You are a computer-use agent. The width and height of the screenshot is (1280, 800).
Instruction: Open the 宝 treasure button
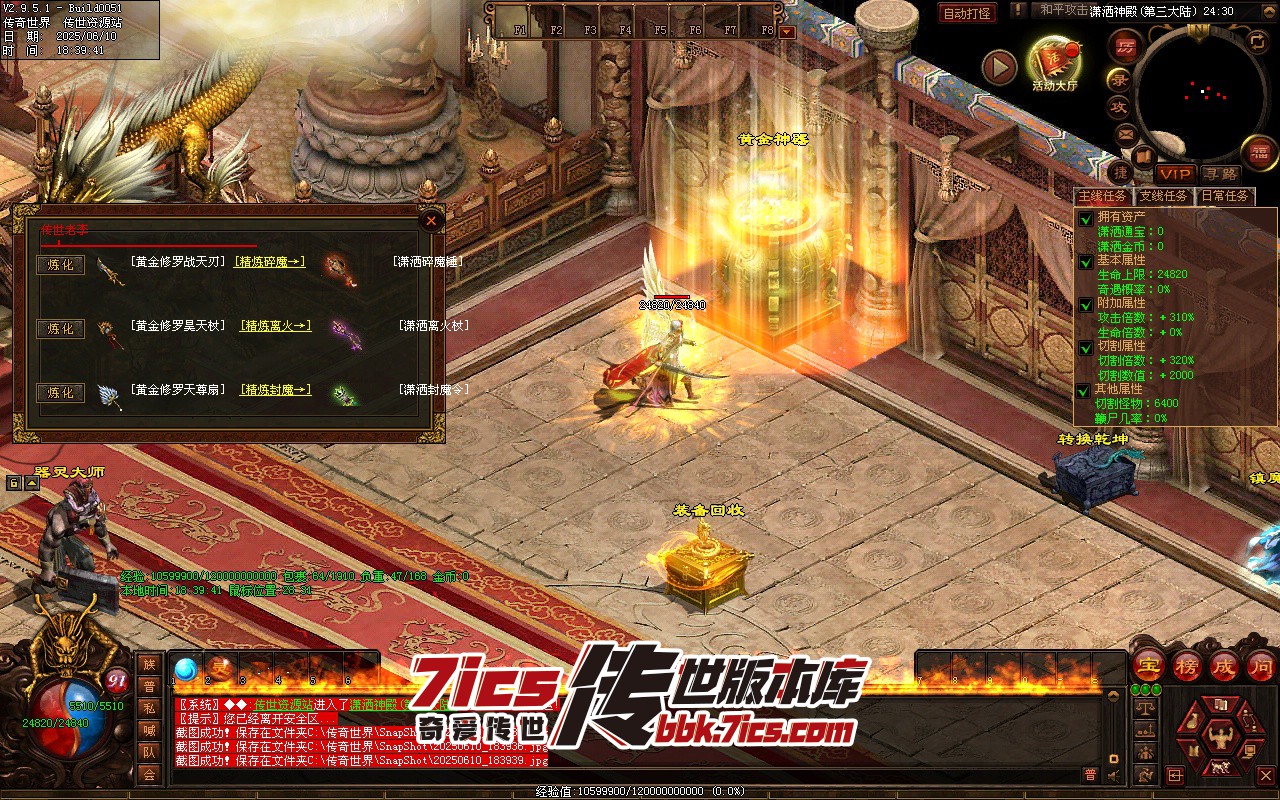[1148, 666]
